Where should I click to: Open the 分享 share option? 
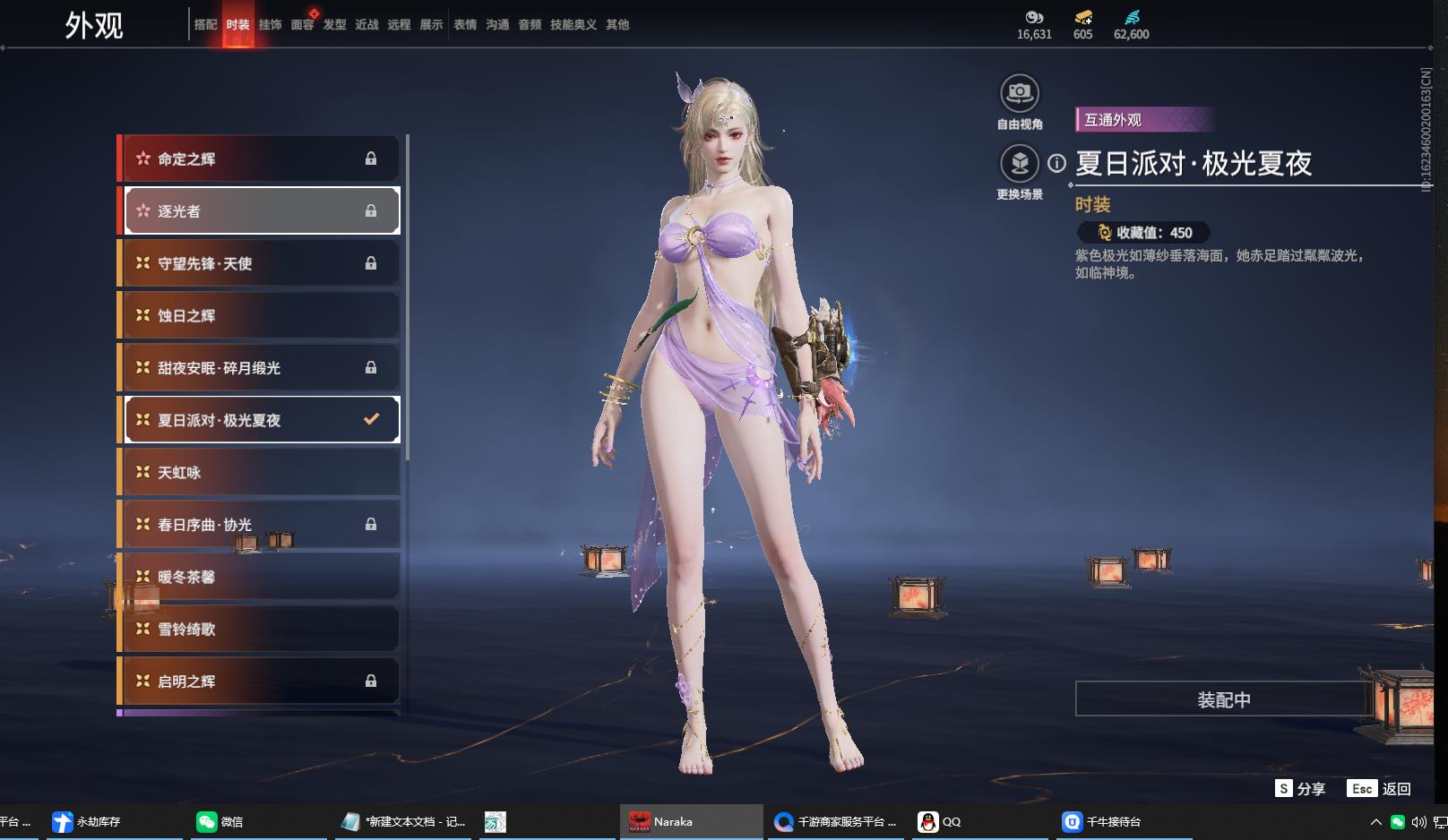point(1300,788)
